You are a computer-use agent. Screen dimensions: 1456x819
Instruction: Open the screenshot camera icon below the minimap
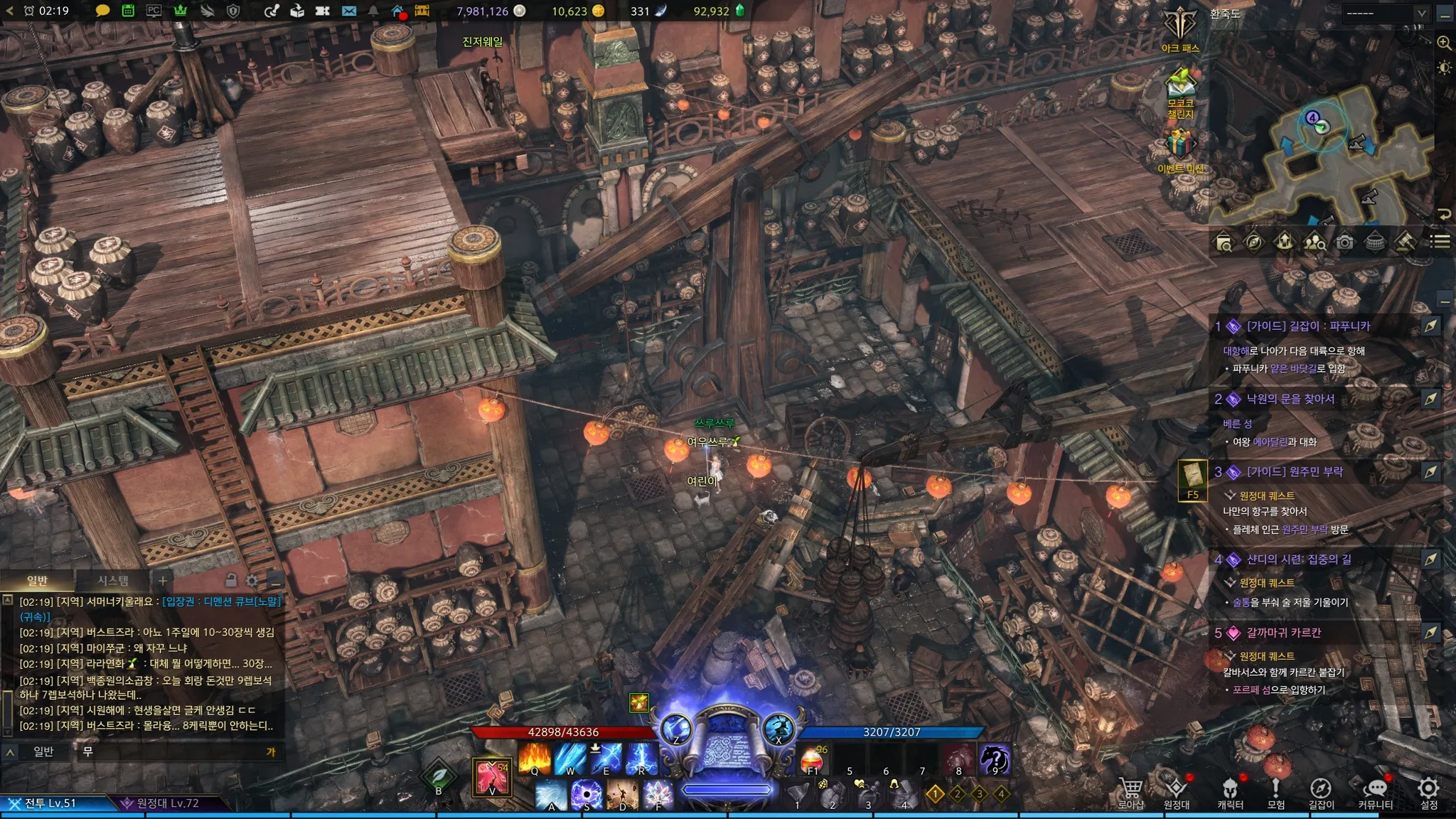click(1344, 242)
